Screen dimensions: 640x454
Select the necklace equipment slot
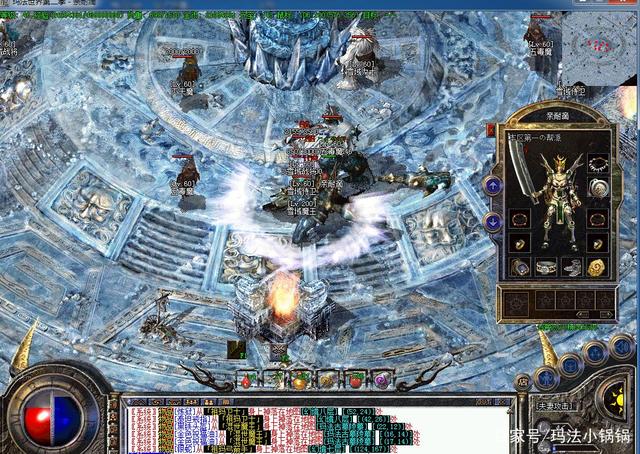[x=599, y=163]
